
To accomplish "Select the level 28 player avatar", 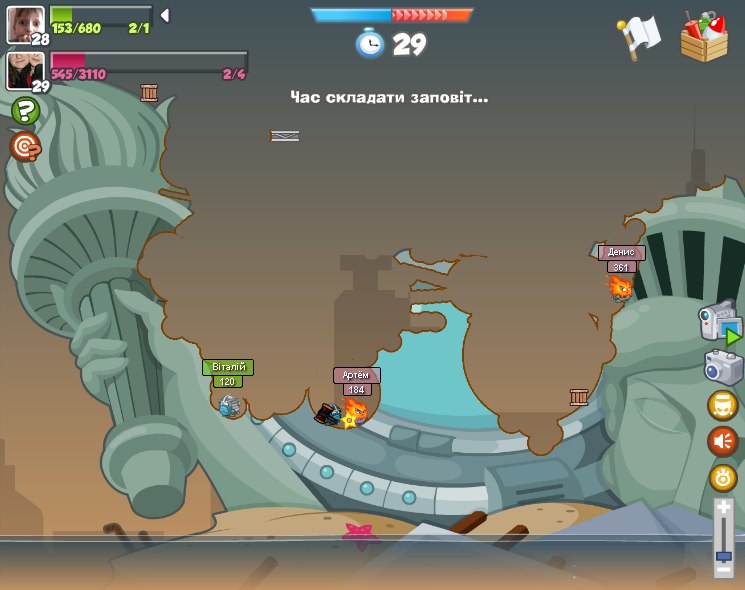I will click(x=23, y=24).
